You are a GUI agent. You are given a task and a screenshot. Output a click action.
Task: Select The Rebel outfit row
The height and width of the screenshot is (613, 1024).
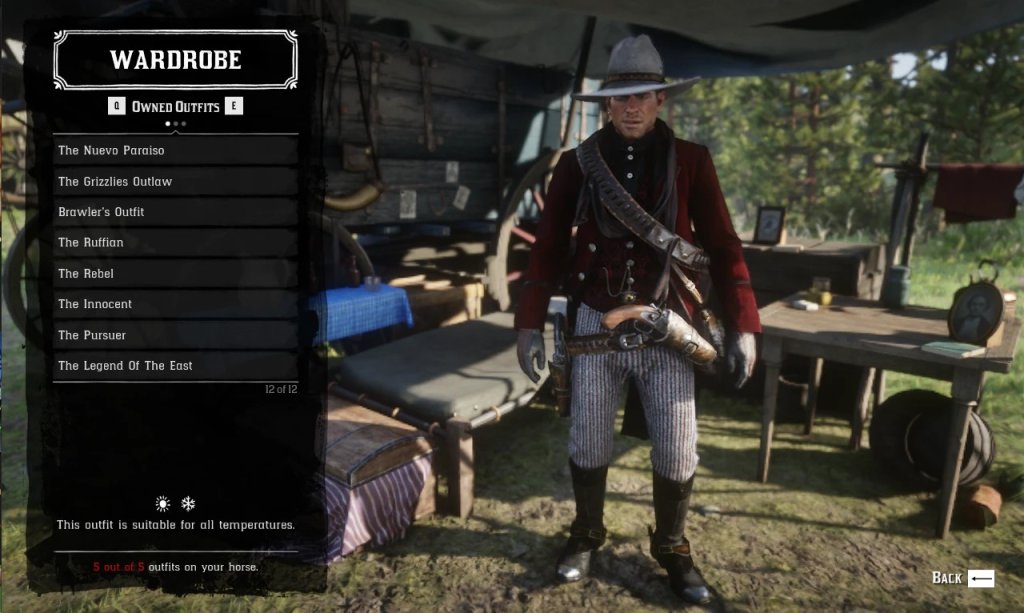175,273
